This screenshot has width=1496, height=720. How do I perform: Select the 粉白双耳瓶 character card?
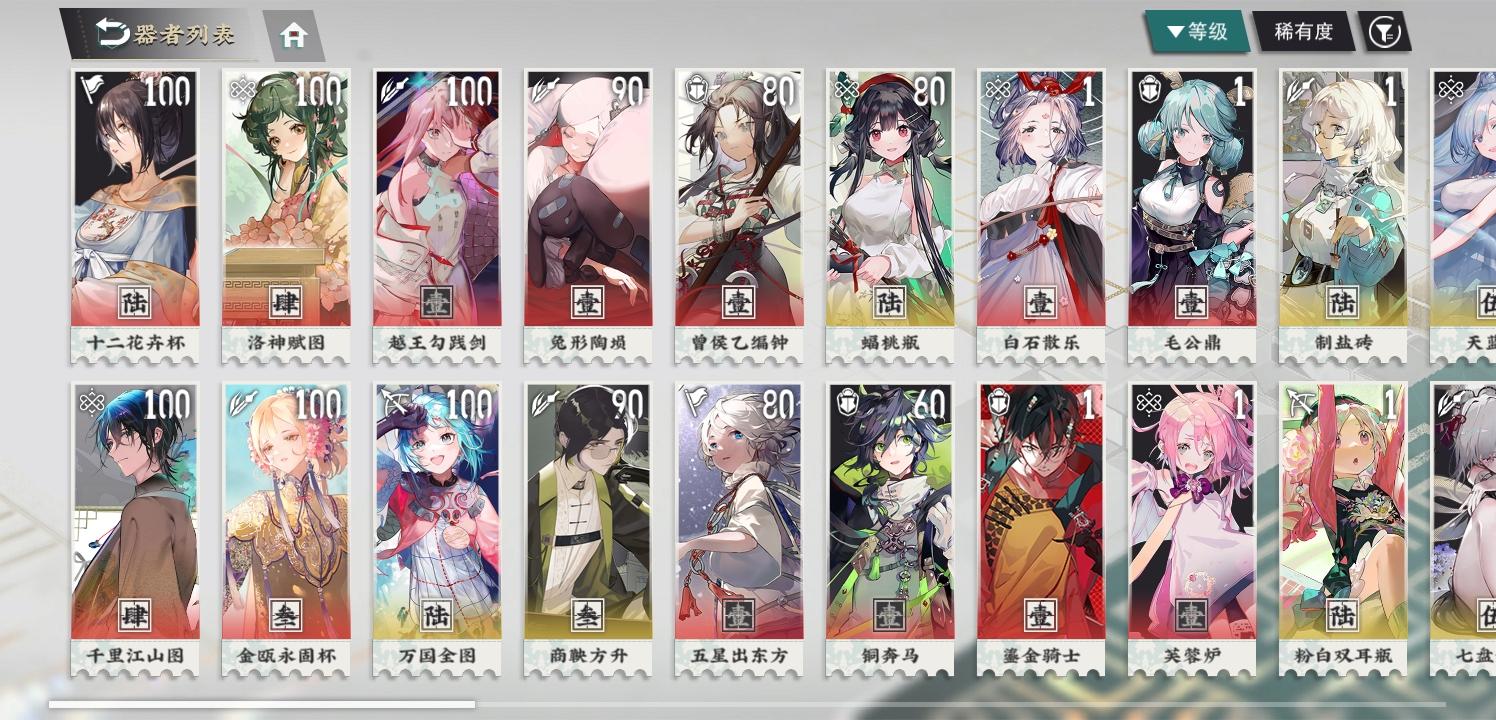click(x=1343, y=520)
